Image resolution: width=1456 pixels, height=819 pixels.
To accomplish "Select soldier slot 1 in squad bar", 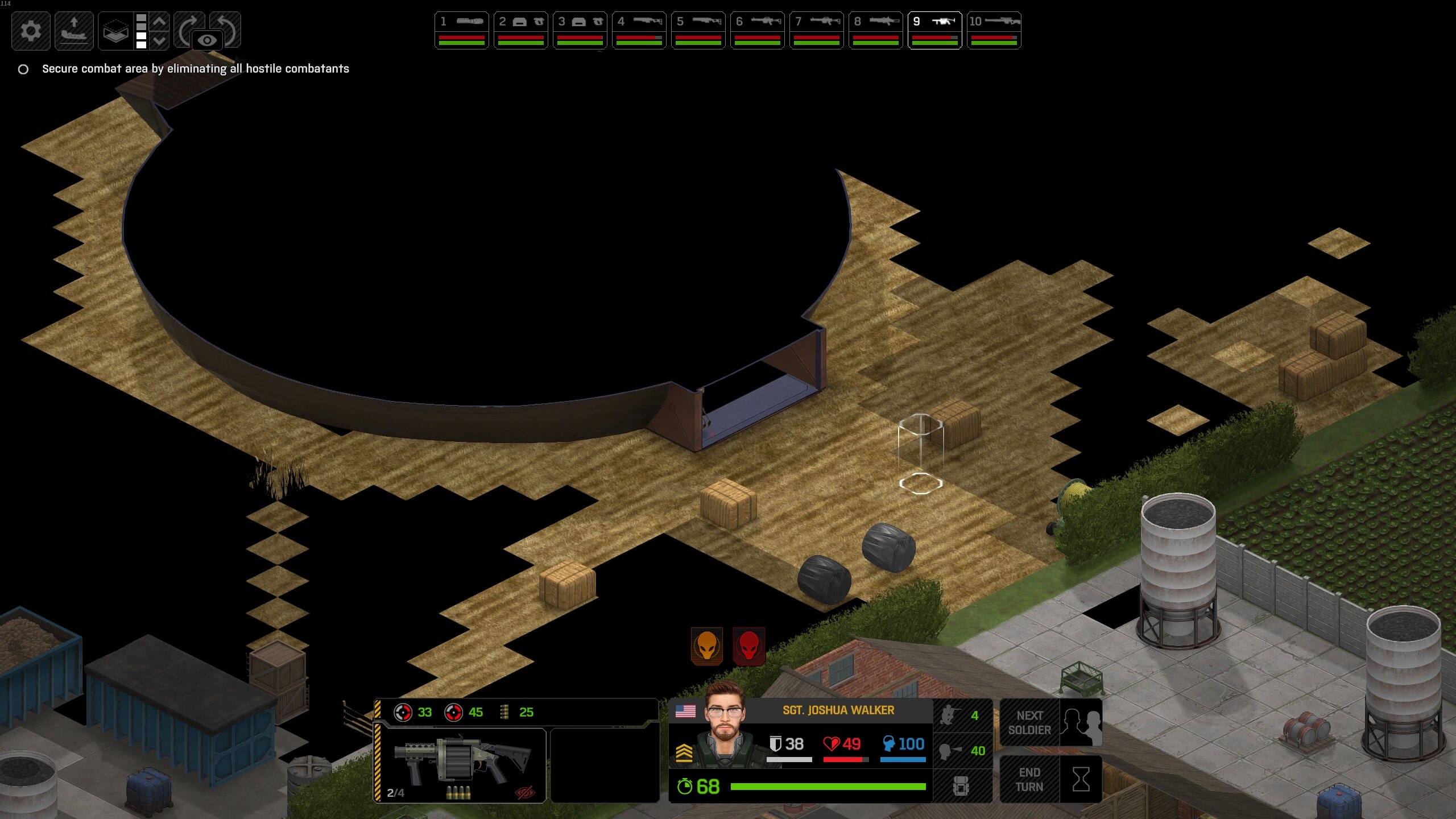I will click(x=461, y=30).
